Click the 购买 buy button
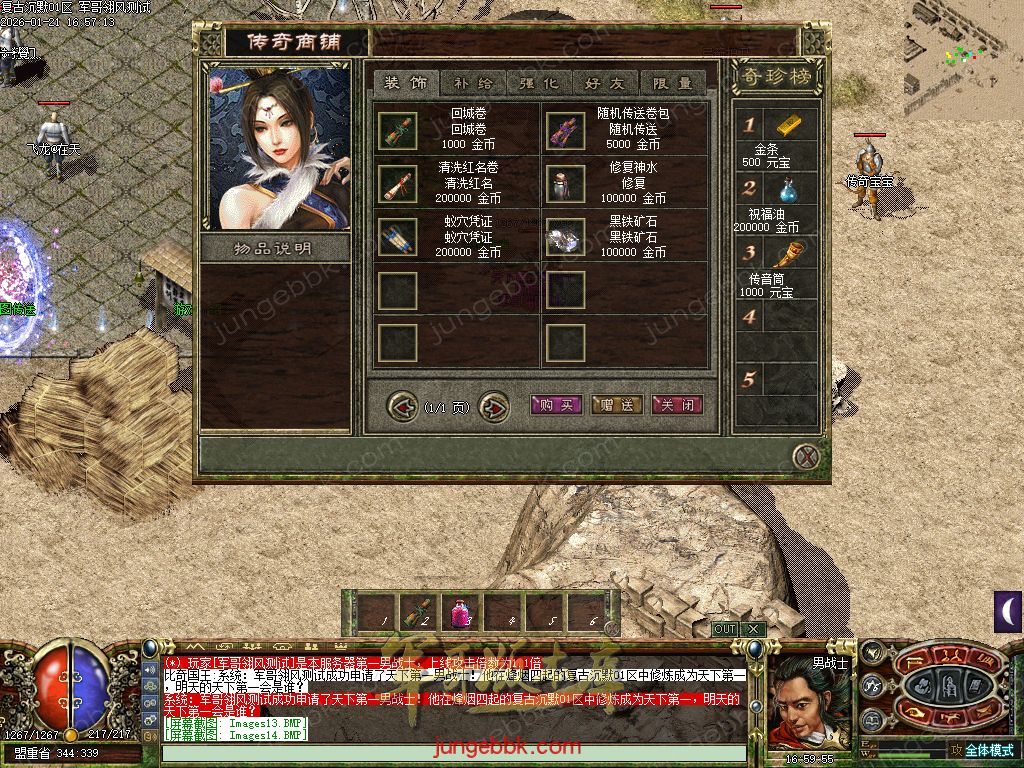The width and height of the screenshot is (1024, 768). tap(555, 405)
